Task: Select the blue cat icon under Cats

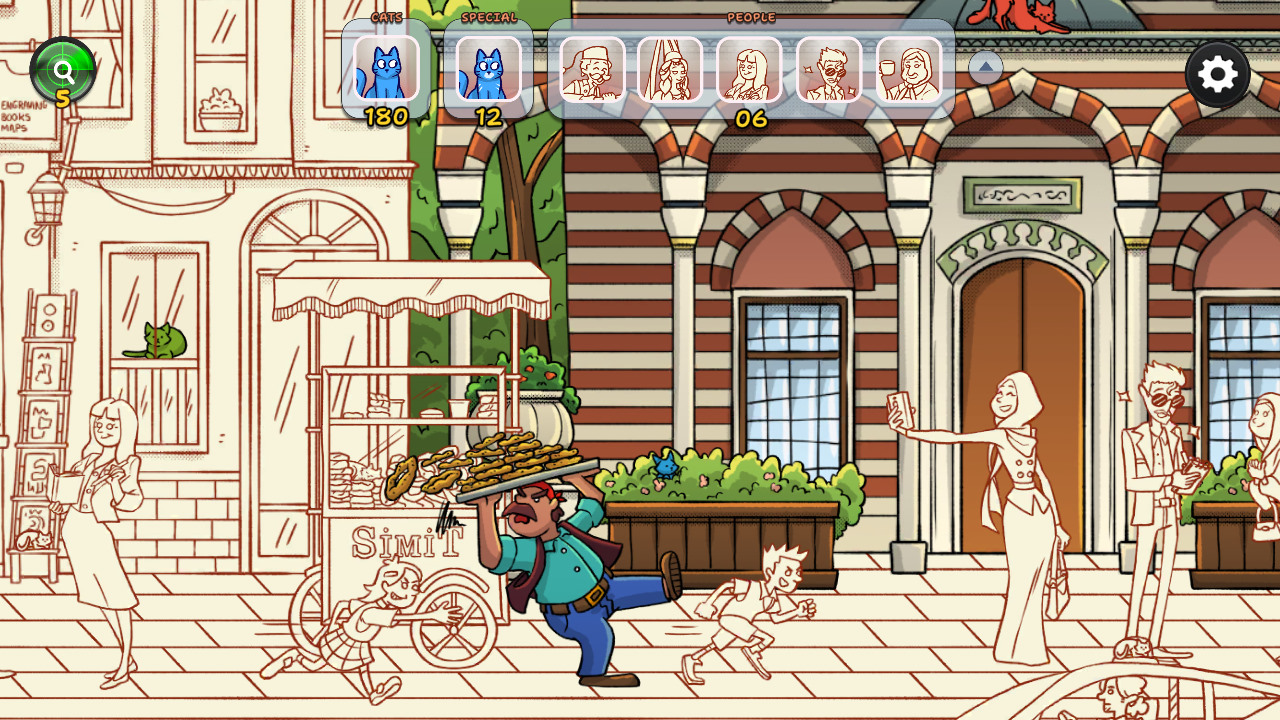Action: [x=386, y=69]
